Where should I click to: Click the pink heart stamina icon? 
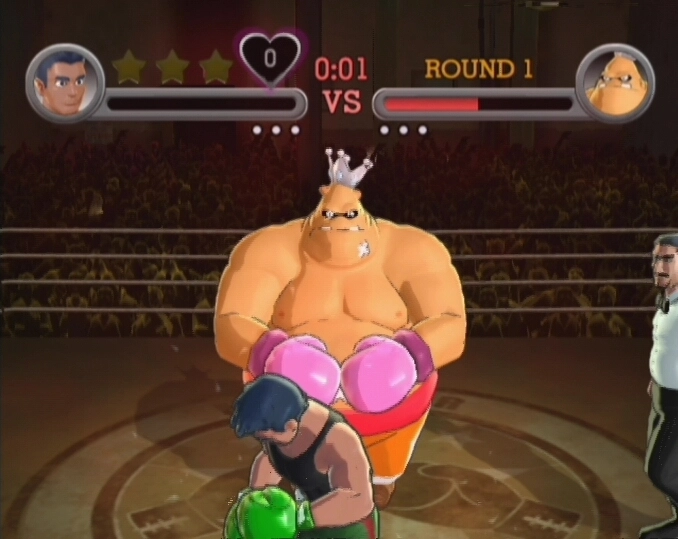tap(270, 59)
